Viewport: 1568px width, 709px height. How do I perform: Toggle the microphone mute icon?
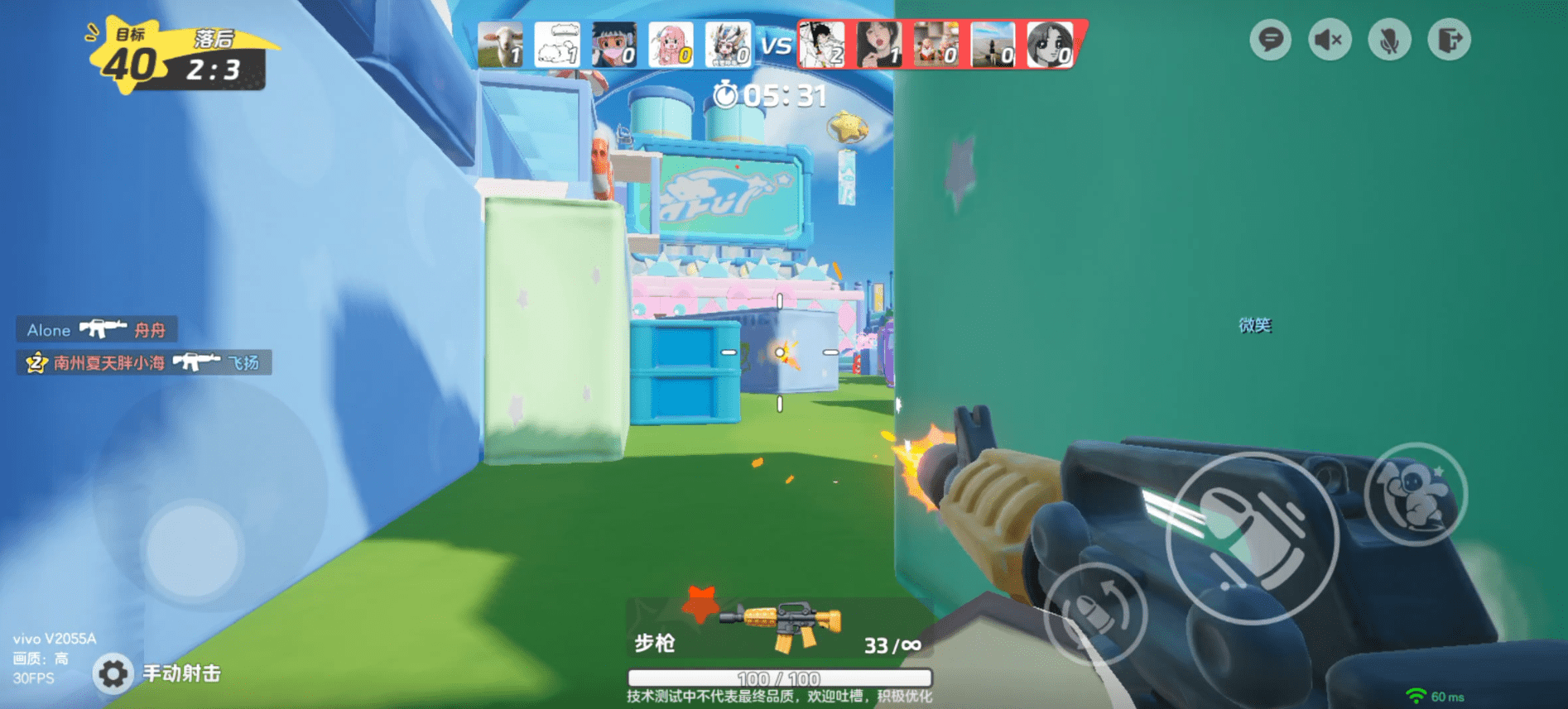1389,40
